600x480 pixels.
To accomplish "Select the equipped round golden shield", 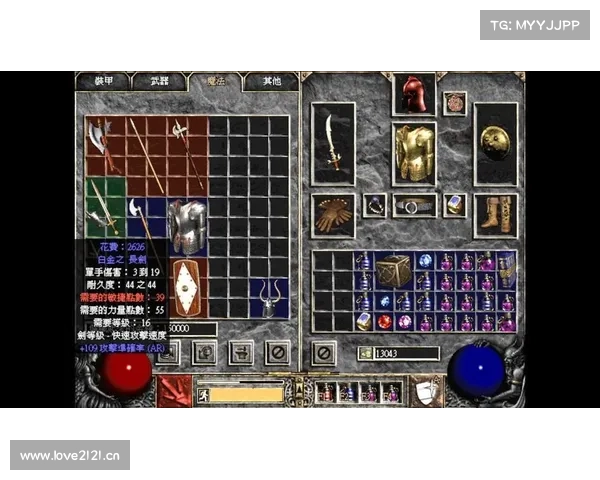I will pos(495,143).
